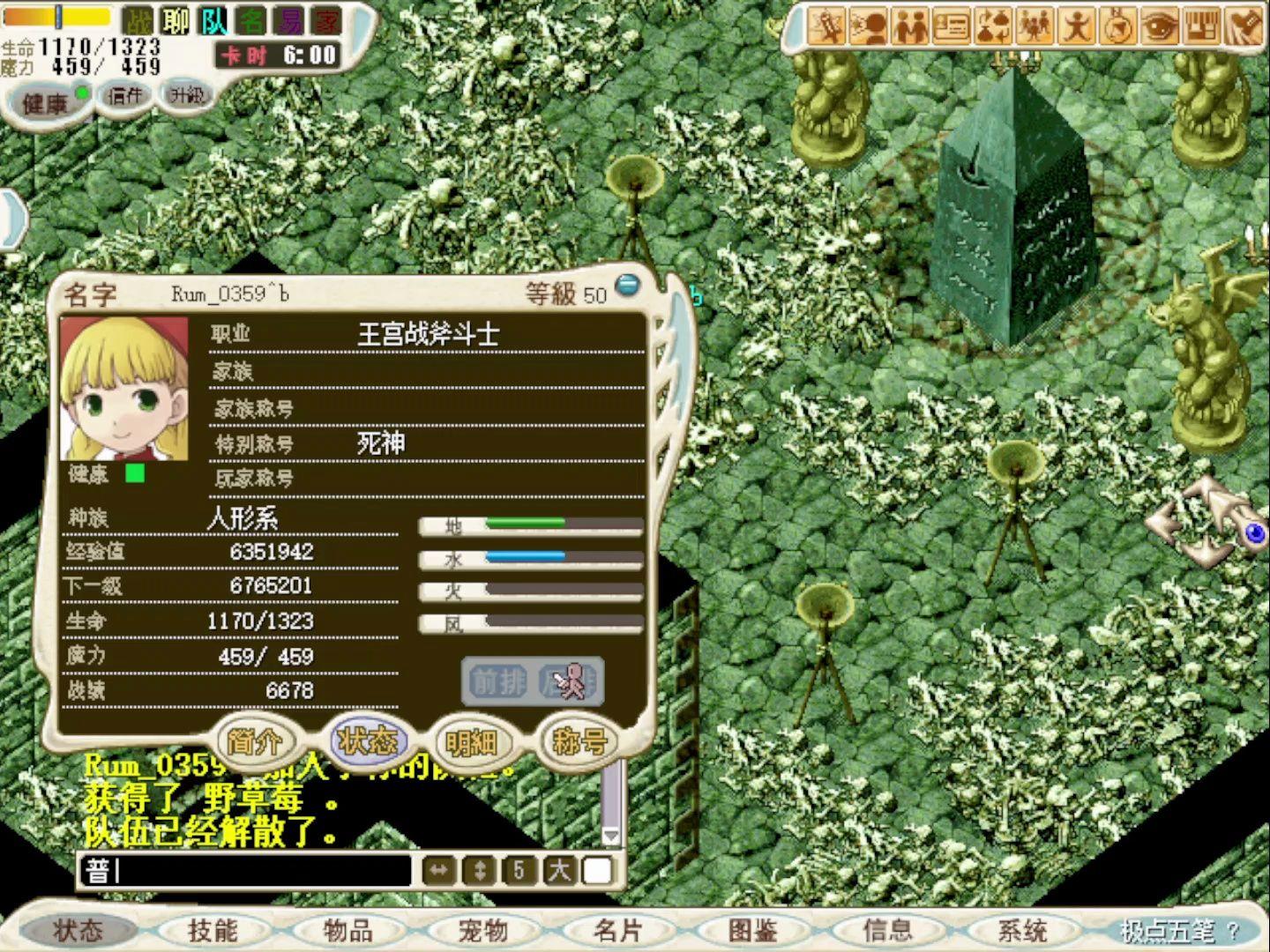Open the 系统 system menu at the bottom
Viewport: 1270px width, 952px height.
click(1021, 929)
